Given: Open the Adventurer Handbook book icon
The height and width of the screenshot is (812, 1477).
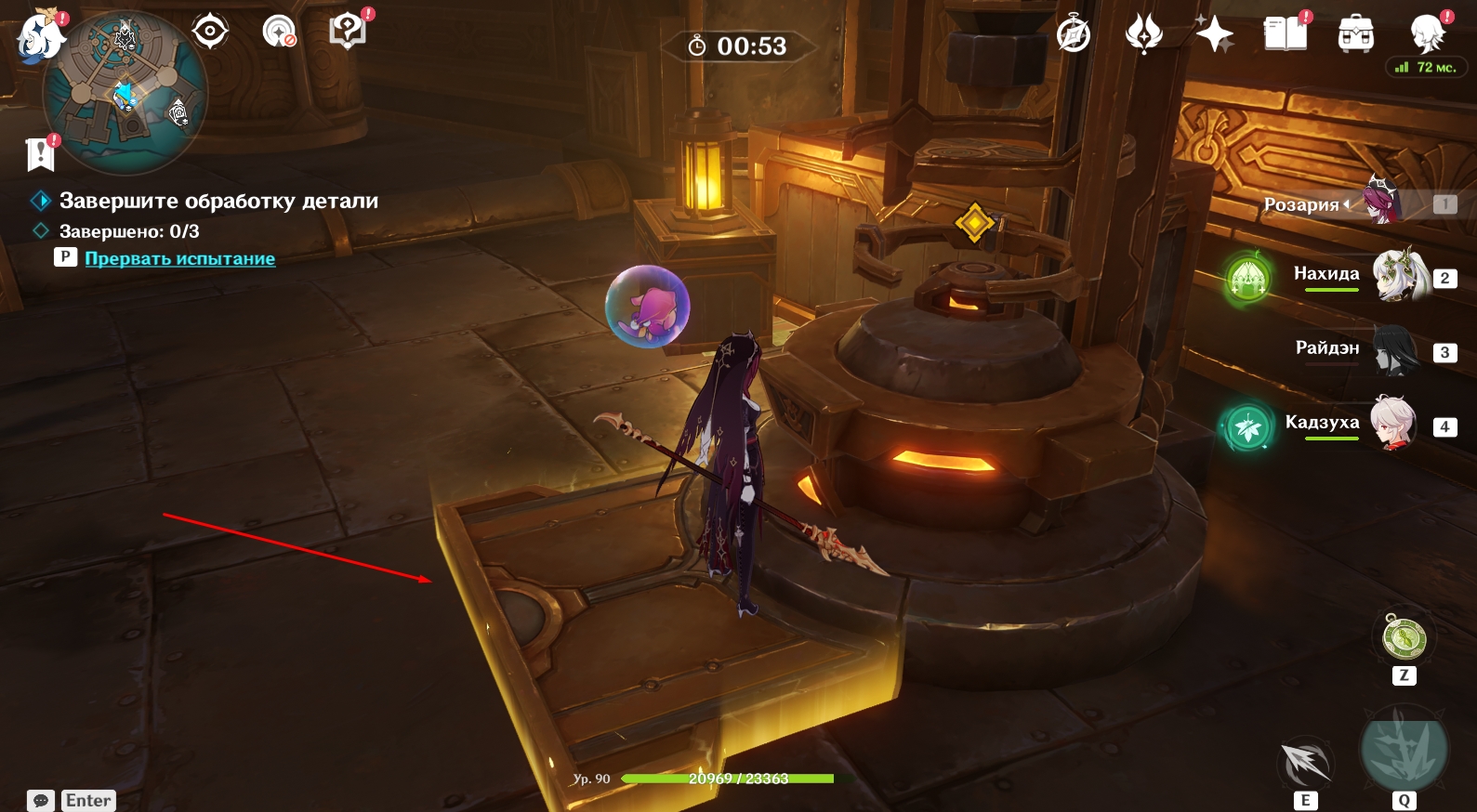Looking at the screenshot, I should (1286, 35).
